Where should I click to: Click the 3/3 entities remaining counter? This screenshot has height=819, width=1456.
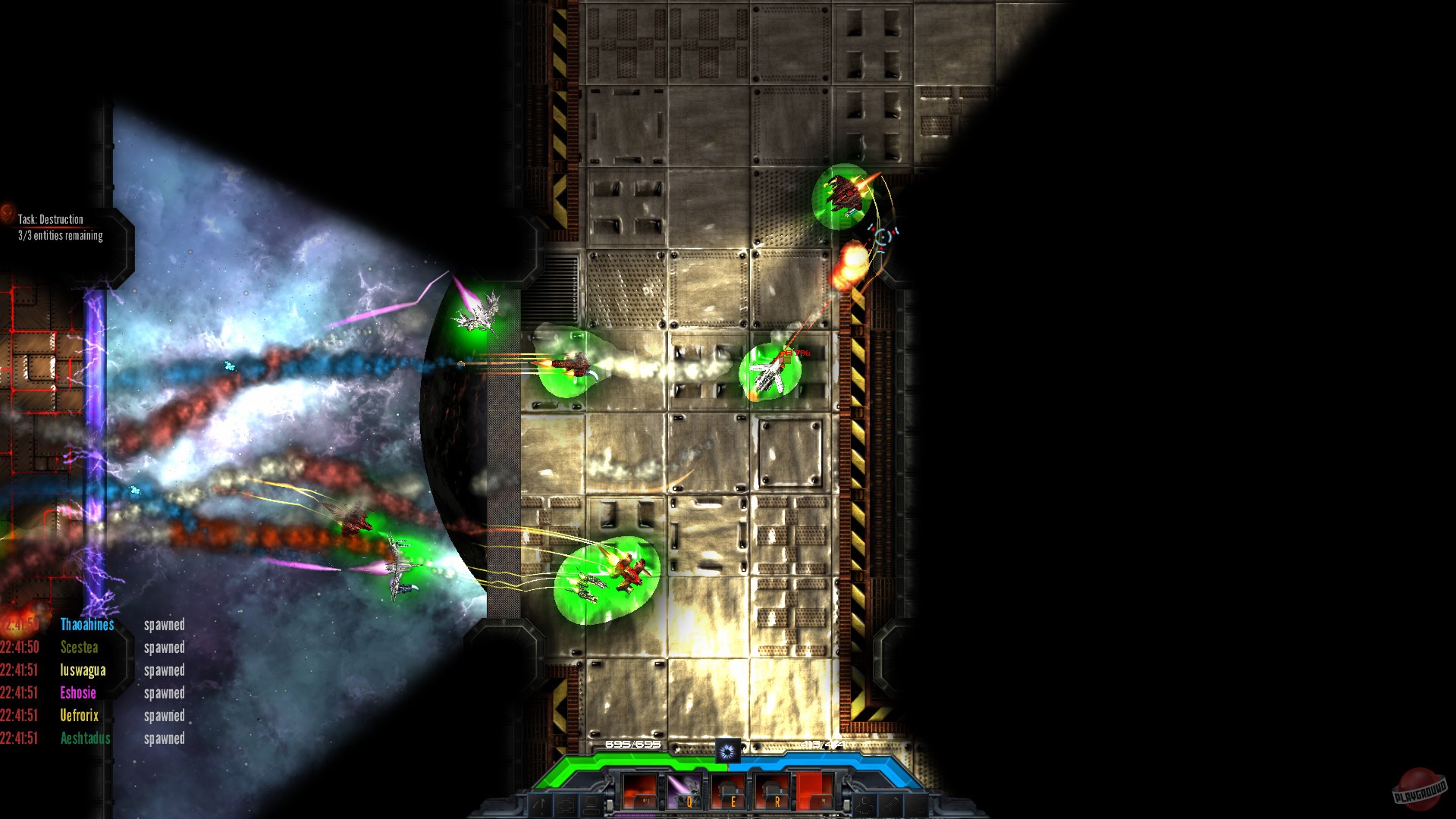(59, 236)
